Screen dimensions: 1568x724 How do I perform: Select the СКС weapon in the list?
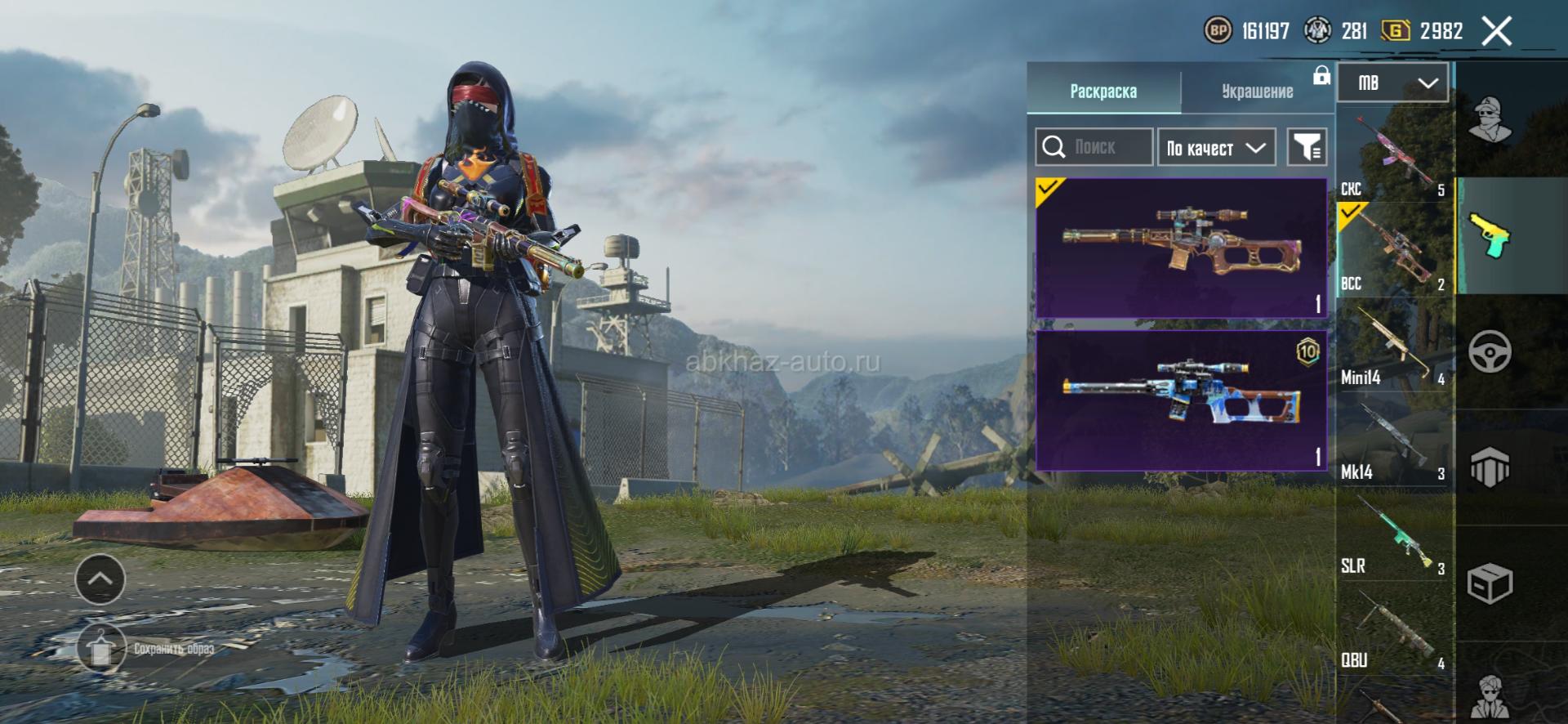pos(1394,156)
